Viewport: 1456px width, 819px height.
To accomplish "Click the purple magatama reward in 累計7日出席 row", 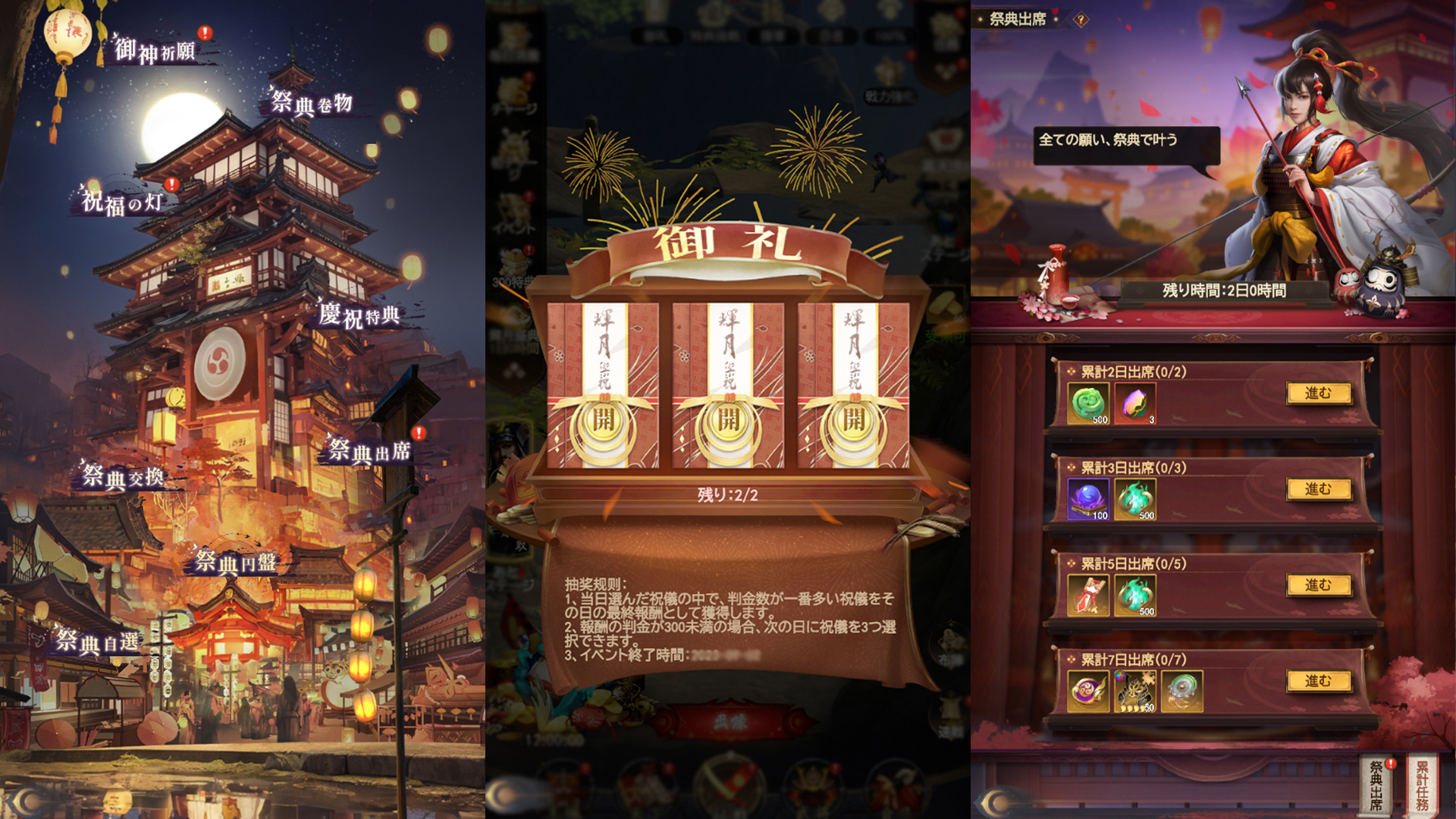I will [1087, 689].
